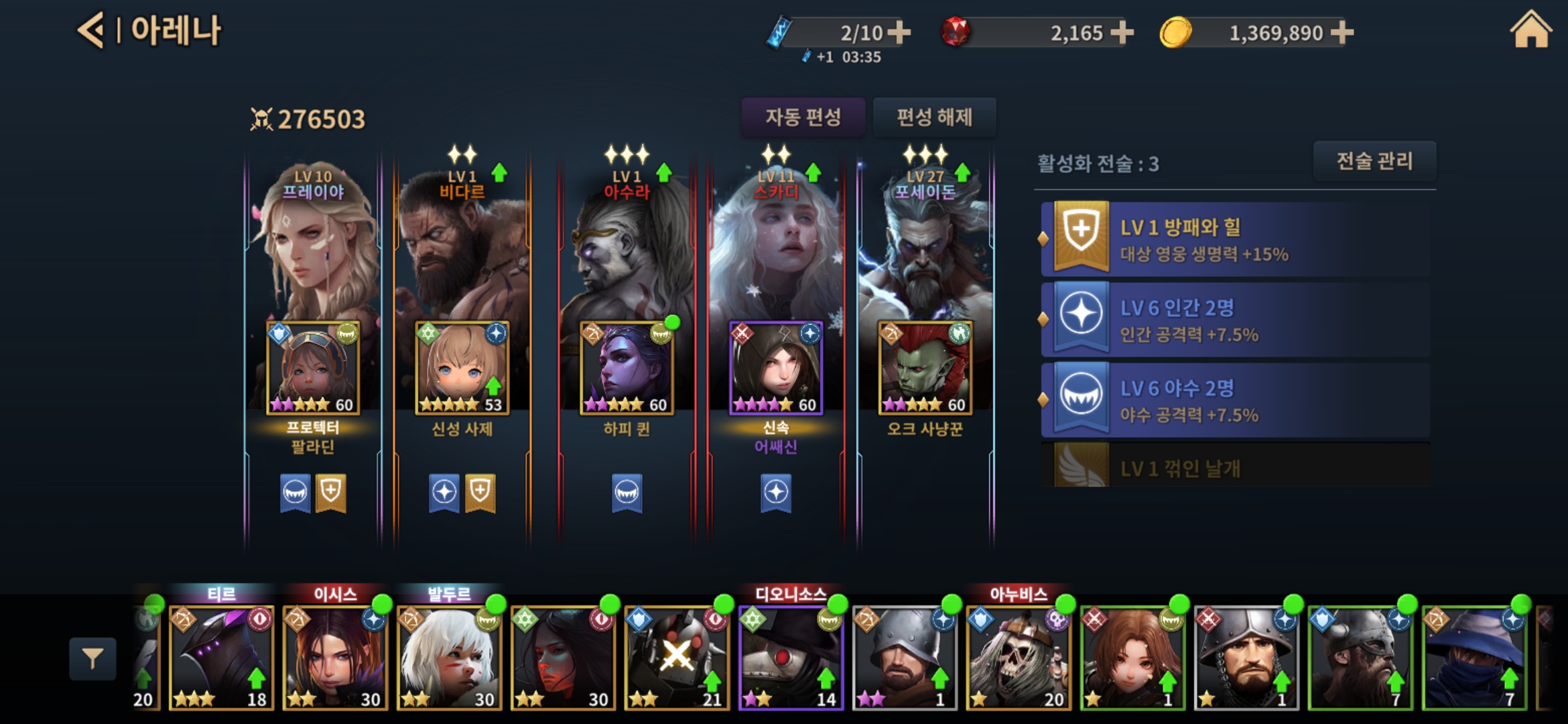This screenshot has width=1568, height=724.
Task: Choose the 오크 사냥꾼 hero slot
Action: (925, 368)
